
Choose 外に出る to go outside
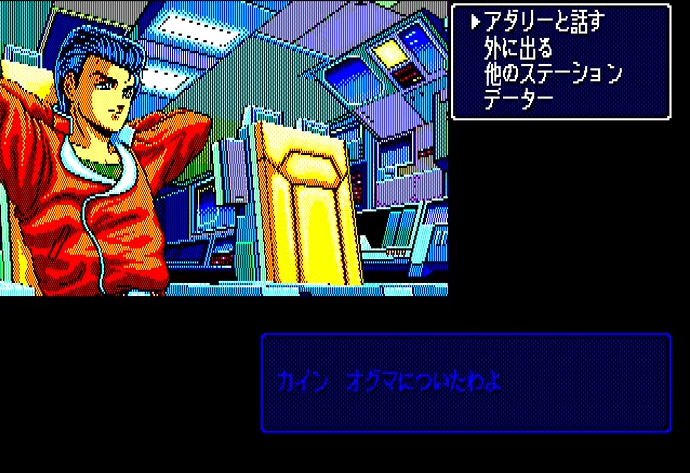518,48
